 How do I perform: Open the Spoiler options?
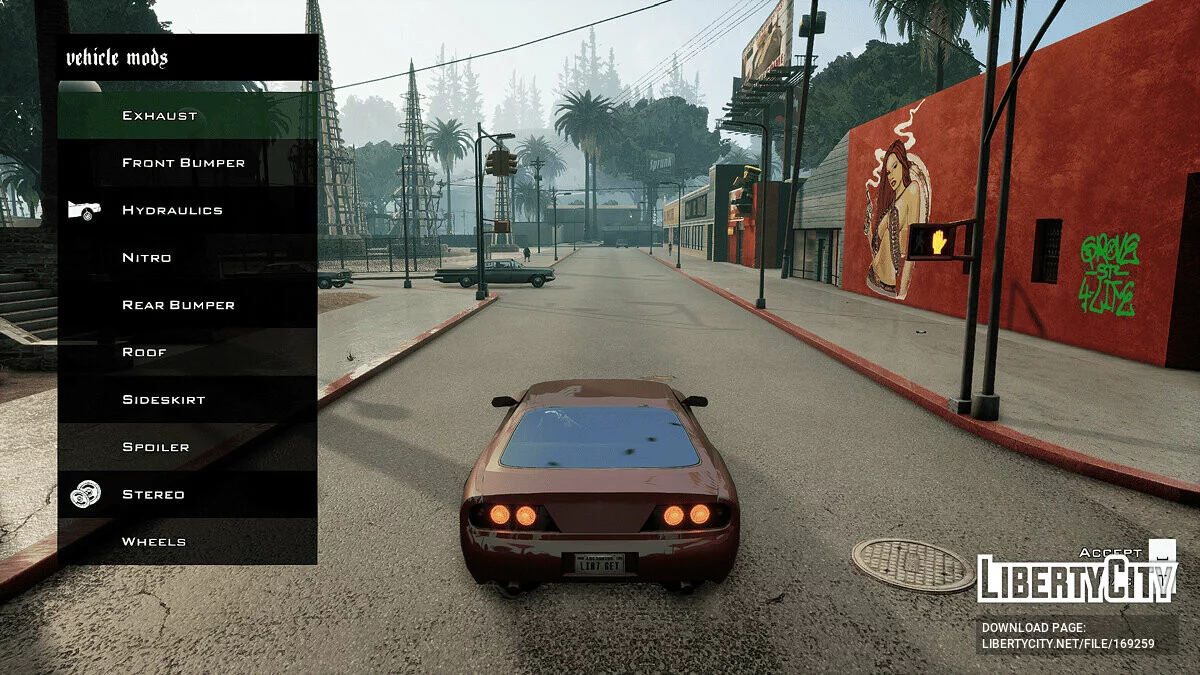coord(188,447)
